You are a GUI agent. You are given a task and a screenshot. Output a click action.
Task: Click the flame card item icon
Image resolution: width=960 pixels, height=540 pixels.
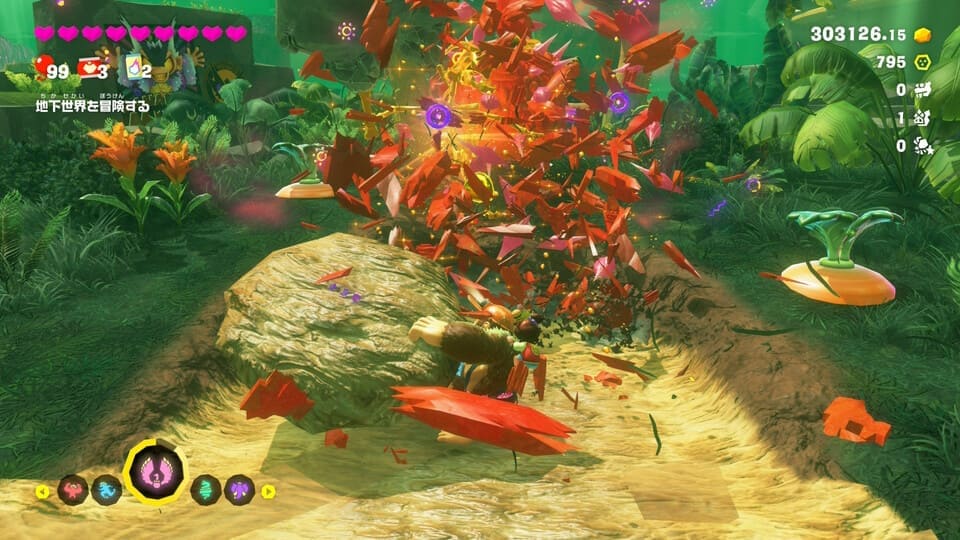tap(131, 68)
